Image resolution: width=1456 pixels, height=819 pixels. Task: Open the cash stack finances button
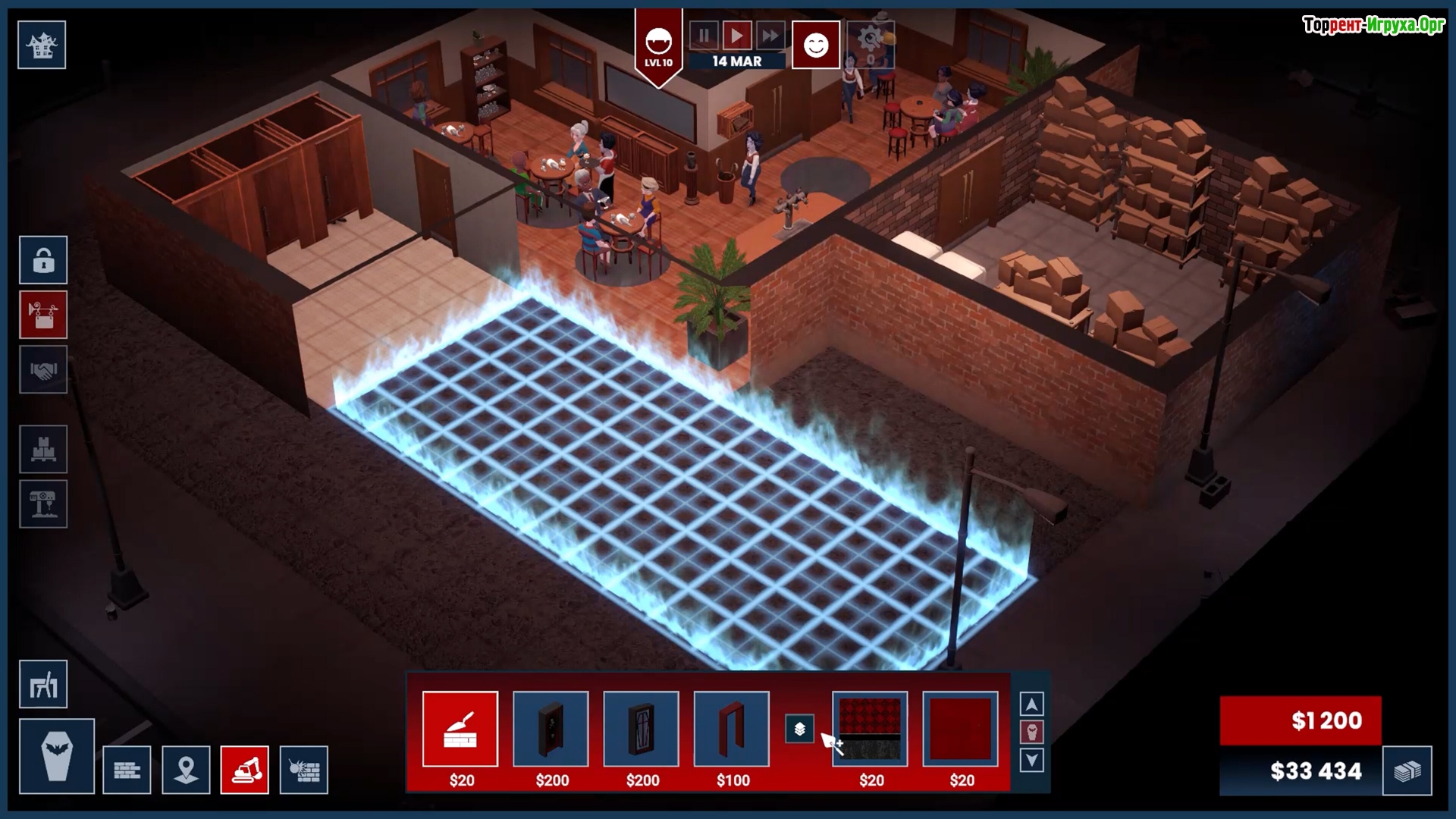click(1407, 771)
